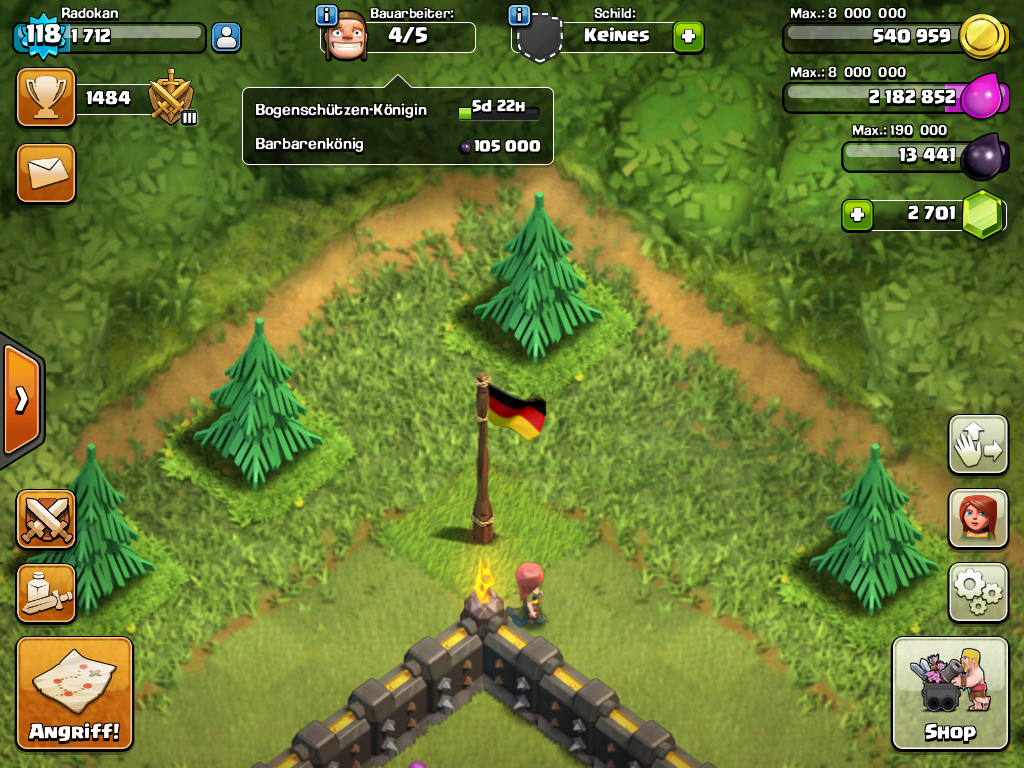Screen dimensions: 1024x768
Task: Add gems with the green plus
Action: point(856,215)
